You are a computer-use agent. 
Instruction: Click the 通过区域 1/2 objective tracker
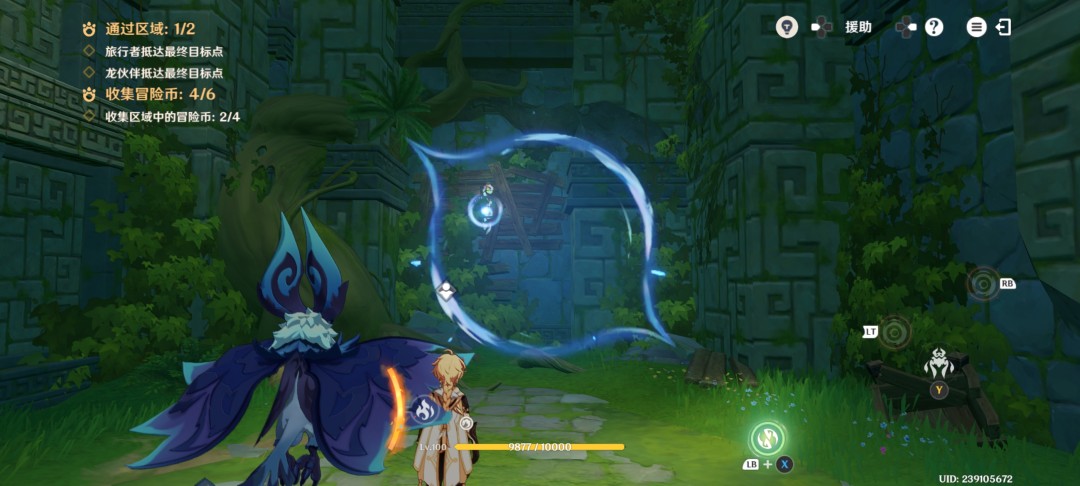tap(150, 29)
